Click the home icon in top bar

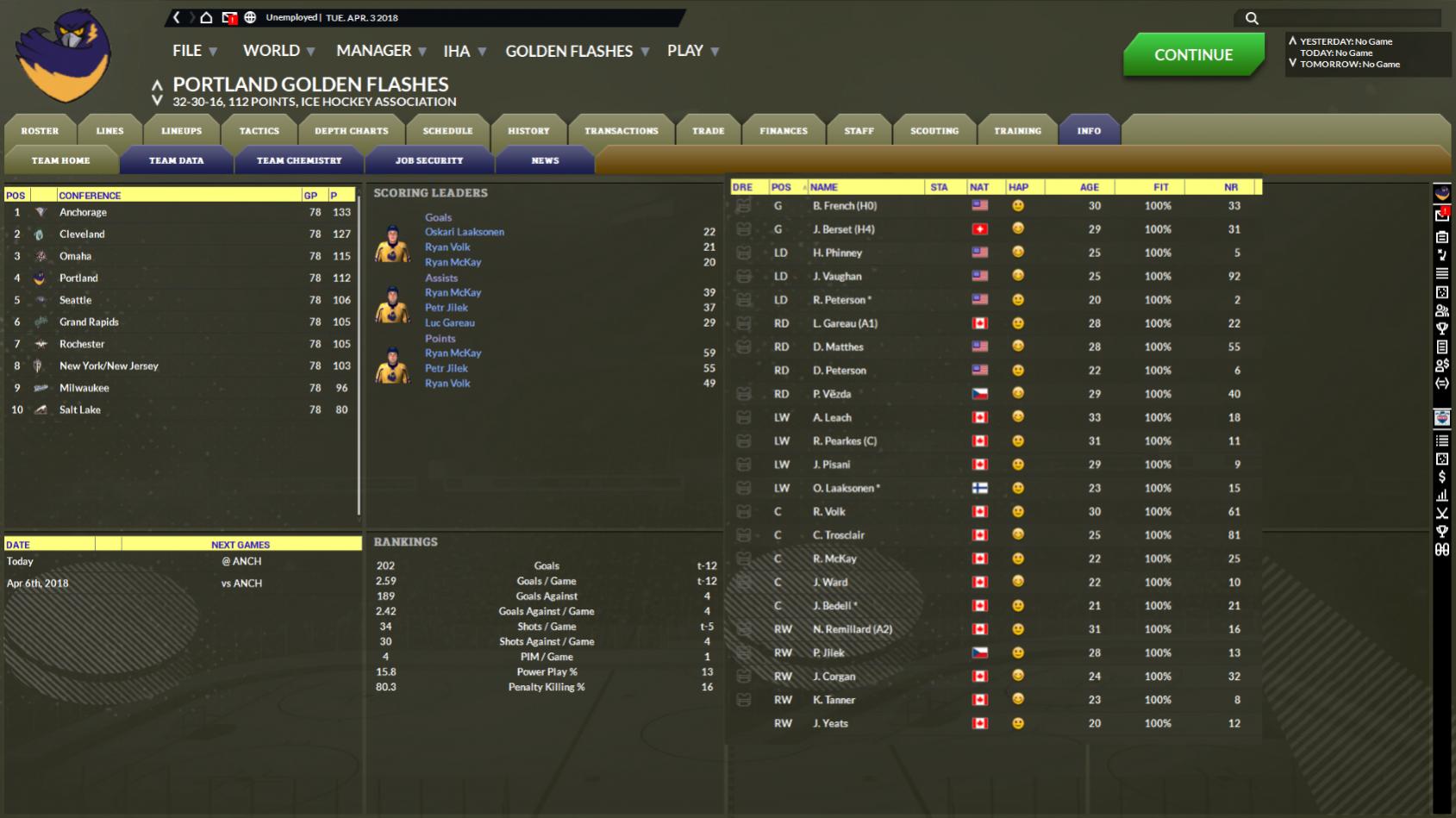click(206, 17)
